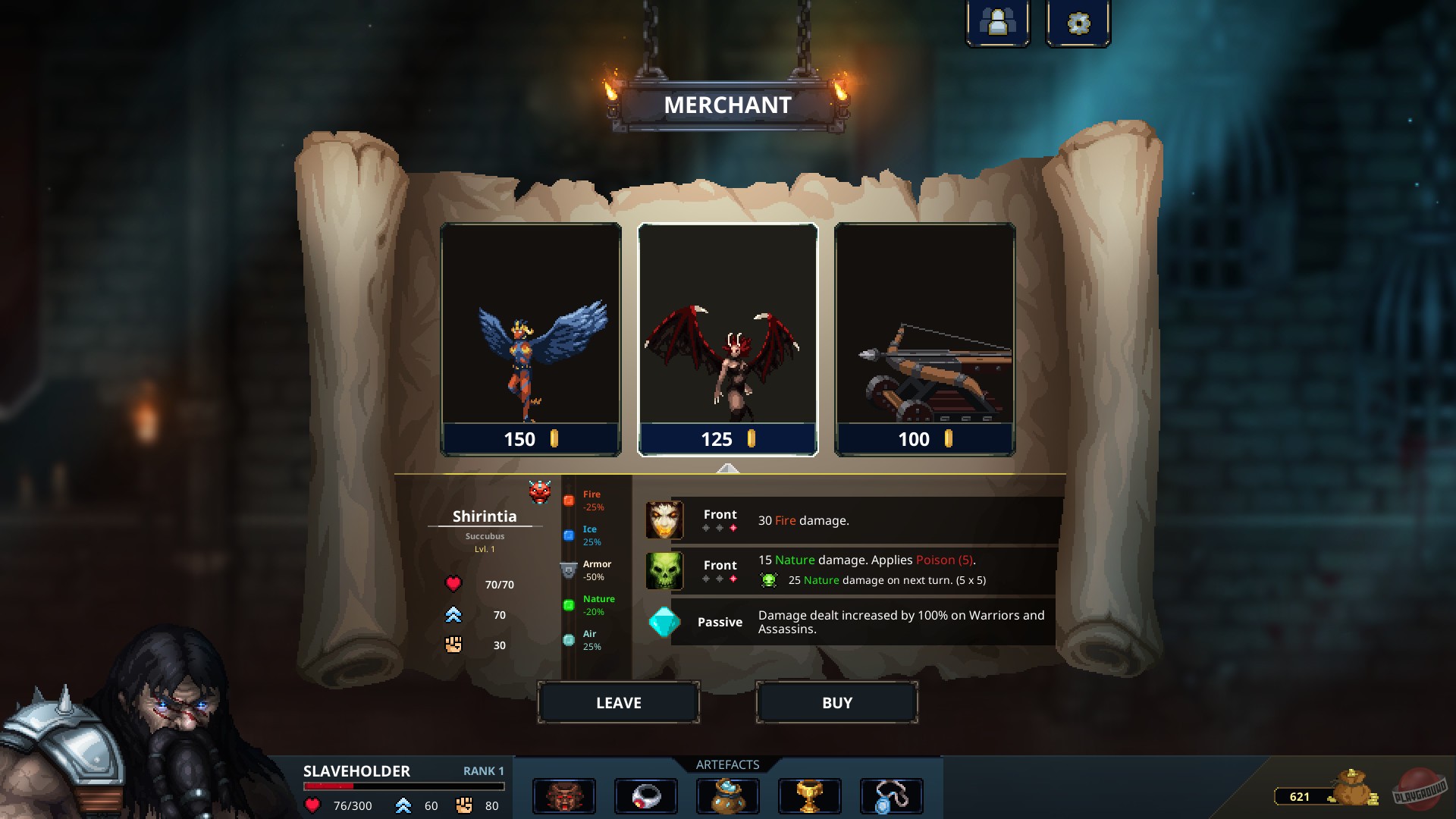Click the lock profile icon top right

click(x=997, y=22)
